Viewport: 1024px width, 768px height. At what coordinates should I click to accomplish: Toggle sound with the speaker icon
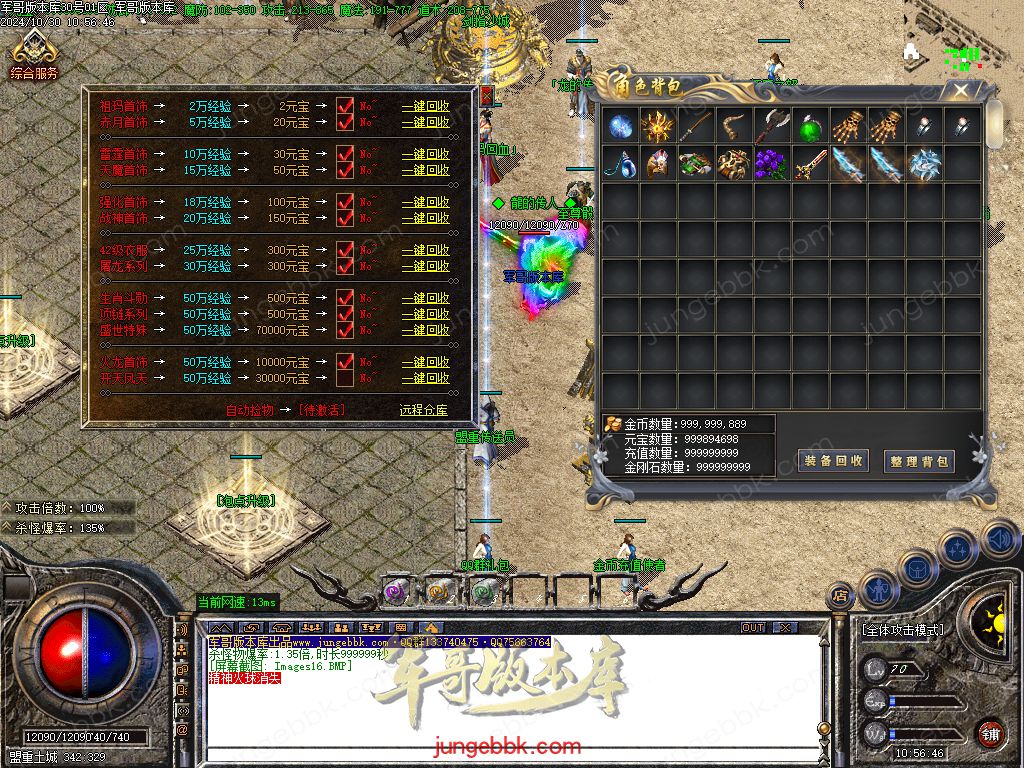(1000, 540)
